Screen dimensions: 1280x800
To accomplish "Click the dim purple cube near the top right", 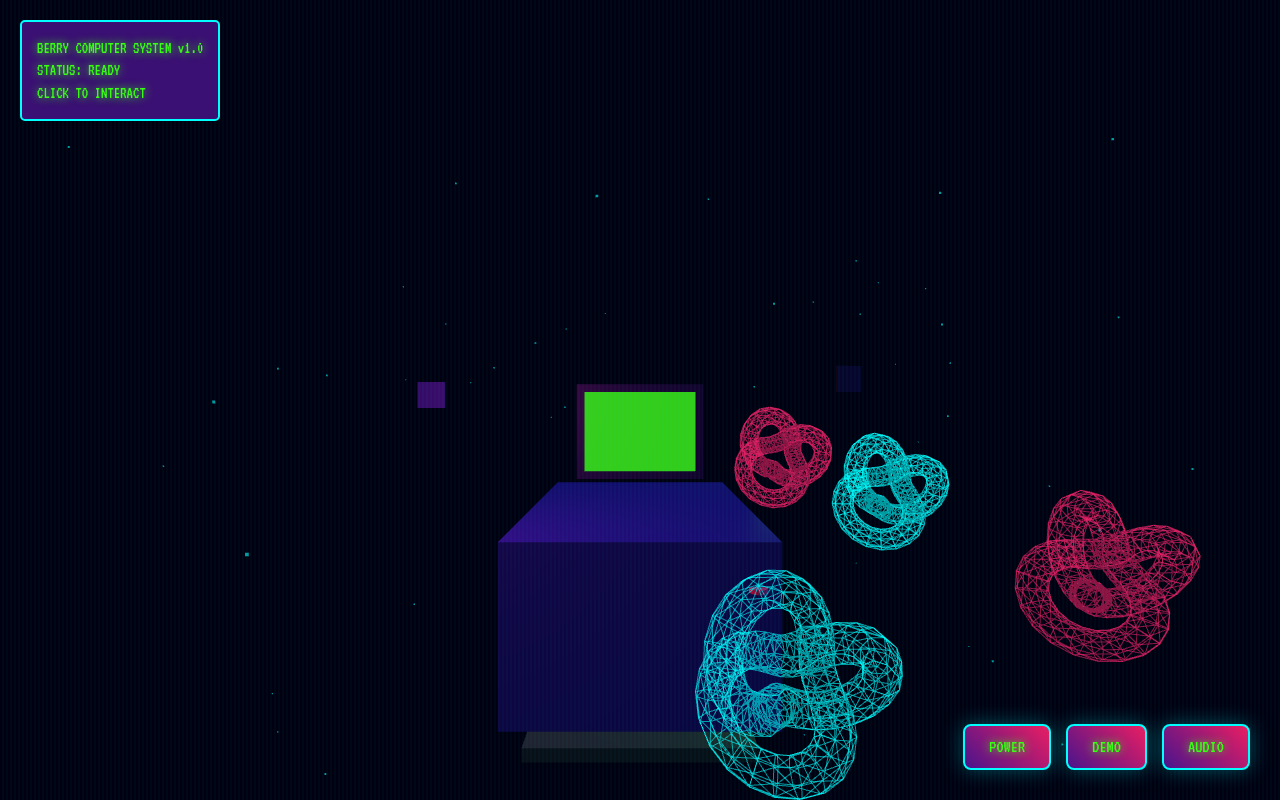I will click(847, 378).
